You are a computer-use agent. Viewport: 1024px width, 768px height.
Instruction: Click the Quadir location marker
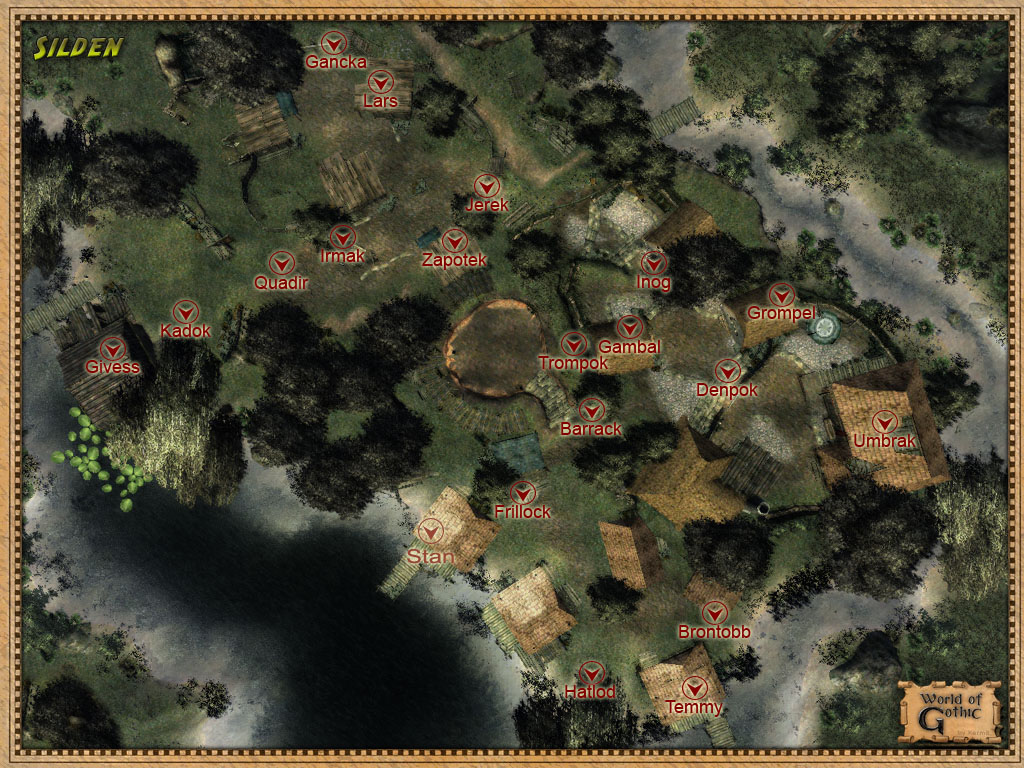click(282, 263)
